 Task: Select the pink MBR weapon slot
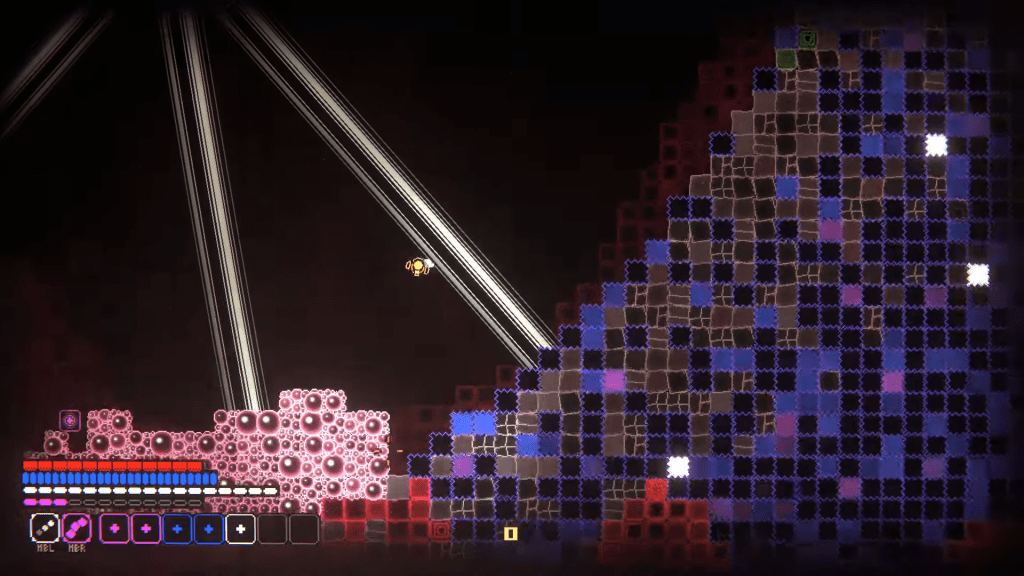[77, 528]
